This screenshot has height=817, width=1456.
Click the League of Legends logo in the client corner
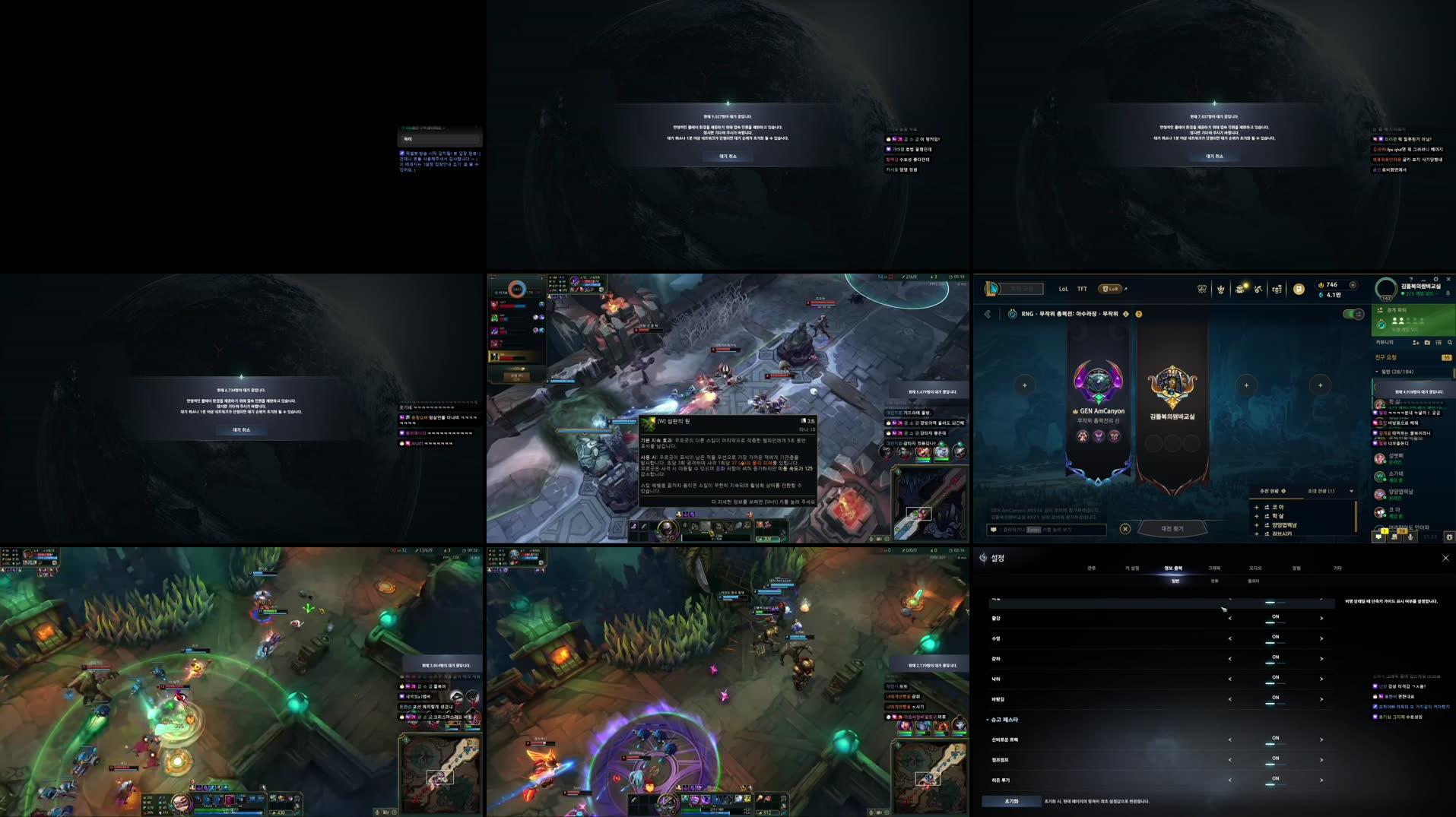[990, 287]
